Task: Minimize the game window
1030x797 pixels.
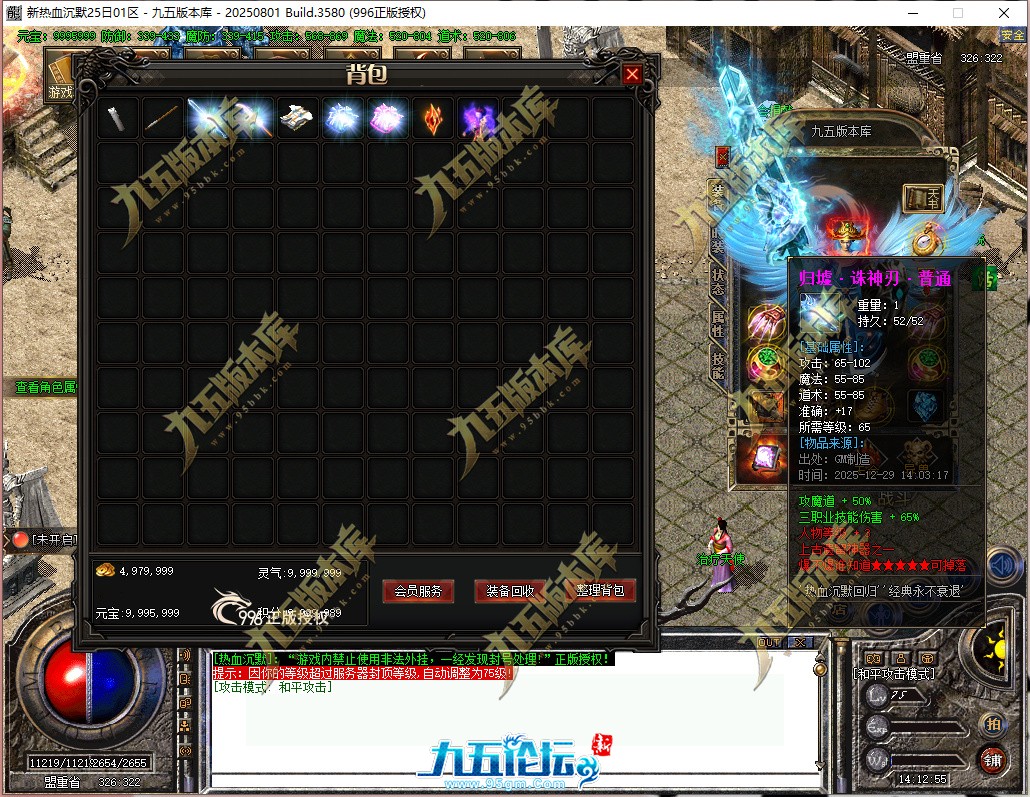Action: click(x=912, y=13)
